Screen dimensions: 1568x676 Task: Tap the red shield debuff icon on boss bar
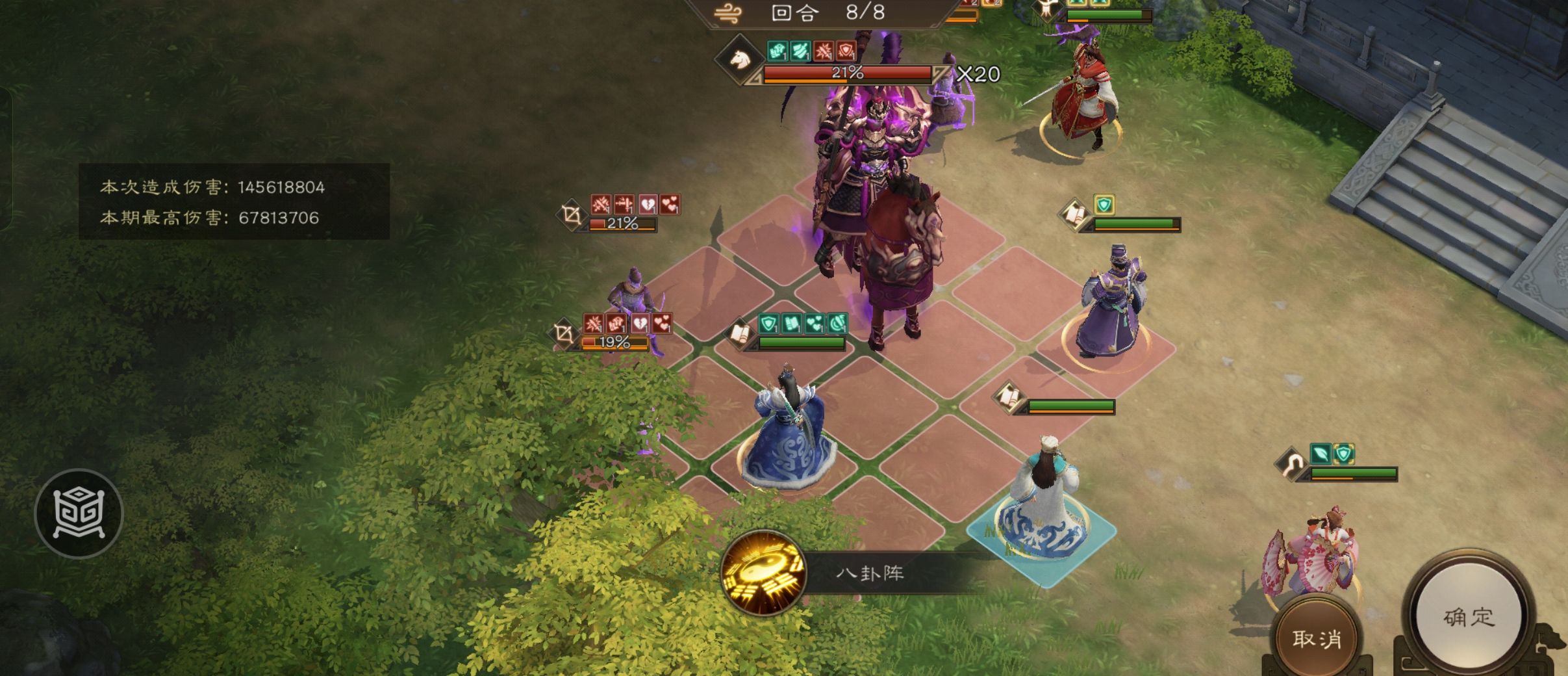(846, 49)
